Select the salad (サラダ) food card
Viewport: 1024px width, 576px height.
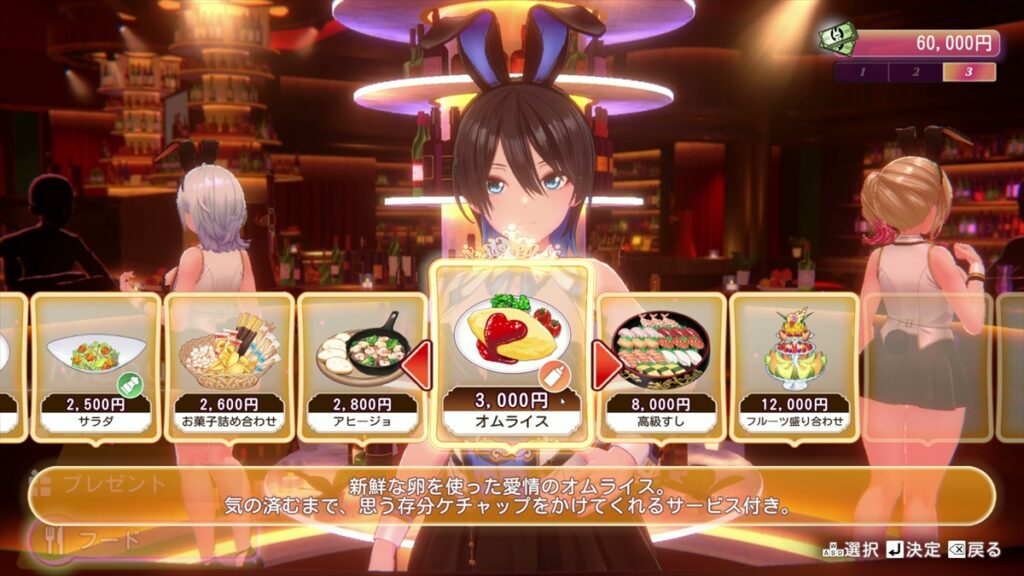96,366
